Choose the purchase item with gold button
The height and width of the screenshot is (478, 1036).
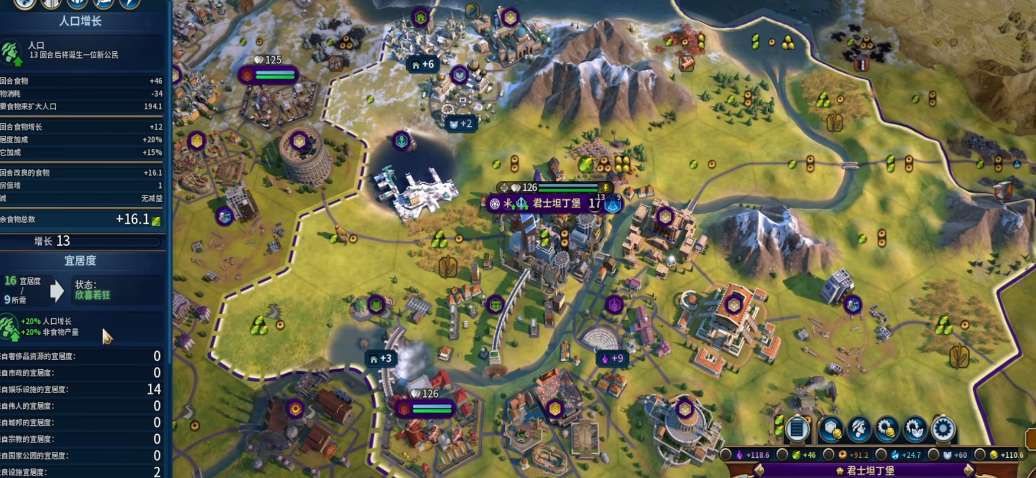[886, 429]
